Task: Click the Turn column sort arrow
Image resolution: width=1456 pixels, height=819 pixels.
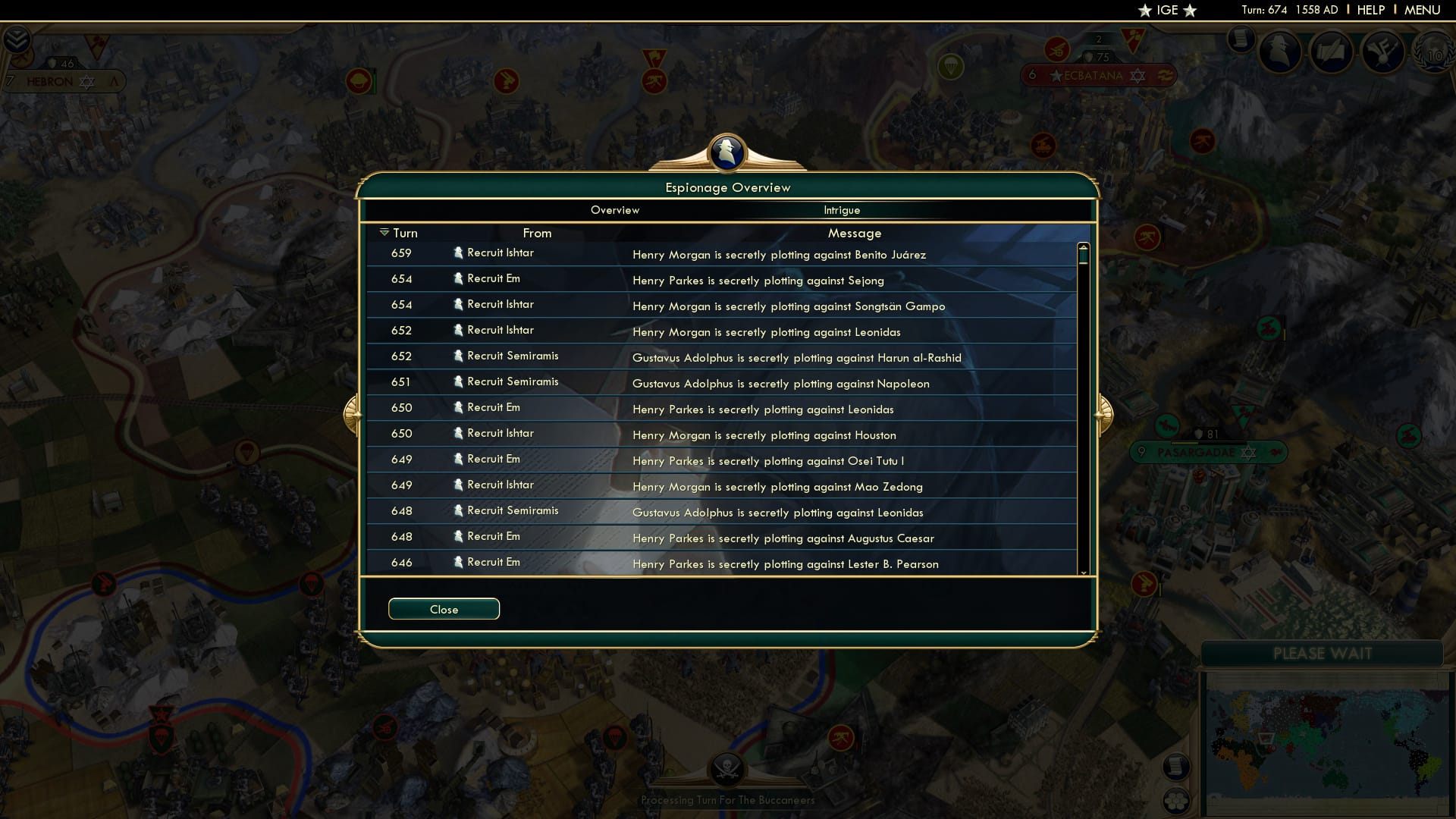Action: click(383, 233)
